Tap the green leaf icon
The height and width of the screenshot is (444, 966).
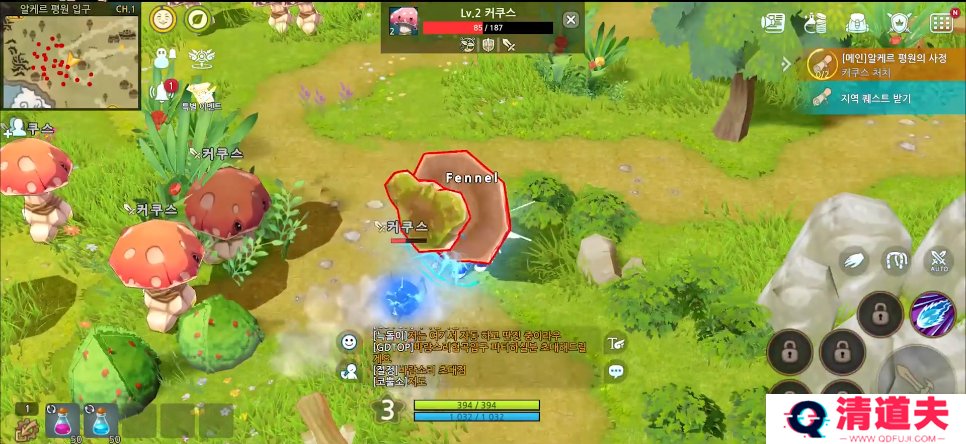click(x=198, y=19)
